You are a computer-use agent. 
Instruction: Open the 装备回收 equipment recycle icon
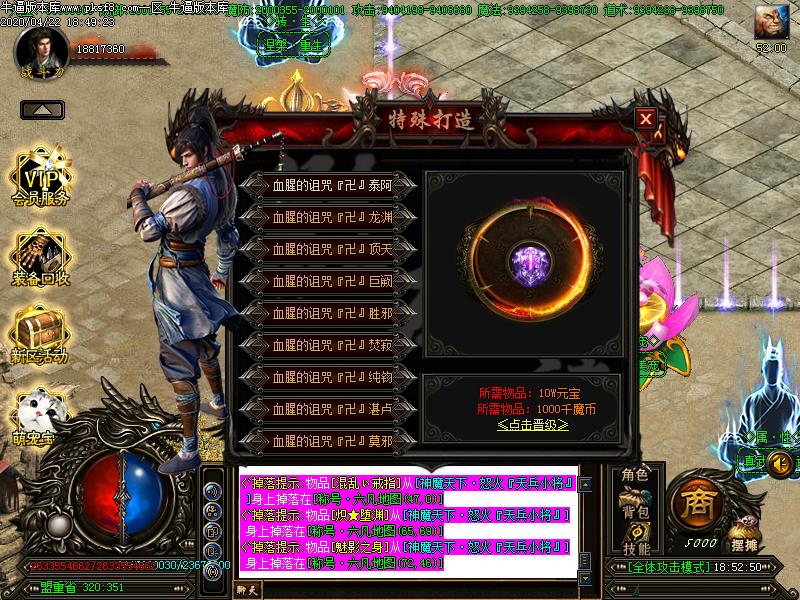tap(41, 258)
